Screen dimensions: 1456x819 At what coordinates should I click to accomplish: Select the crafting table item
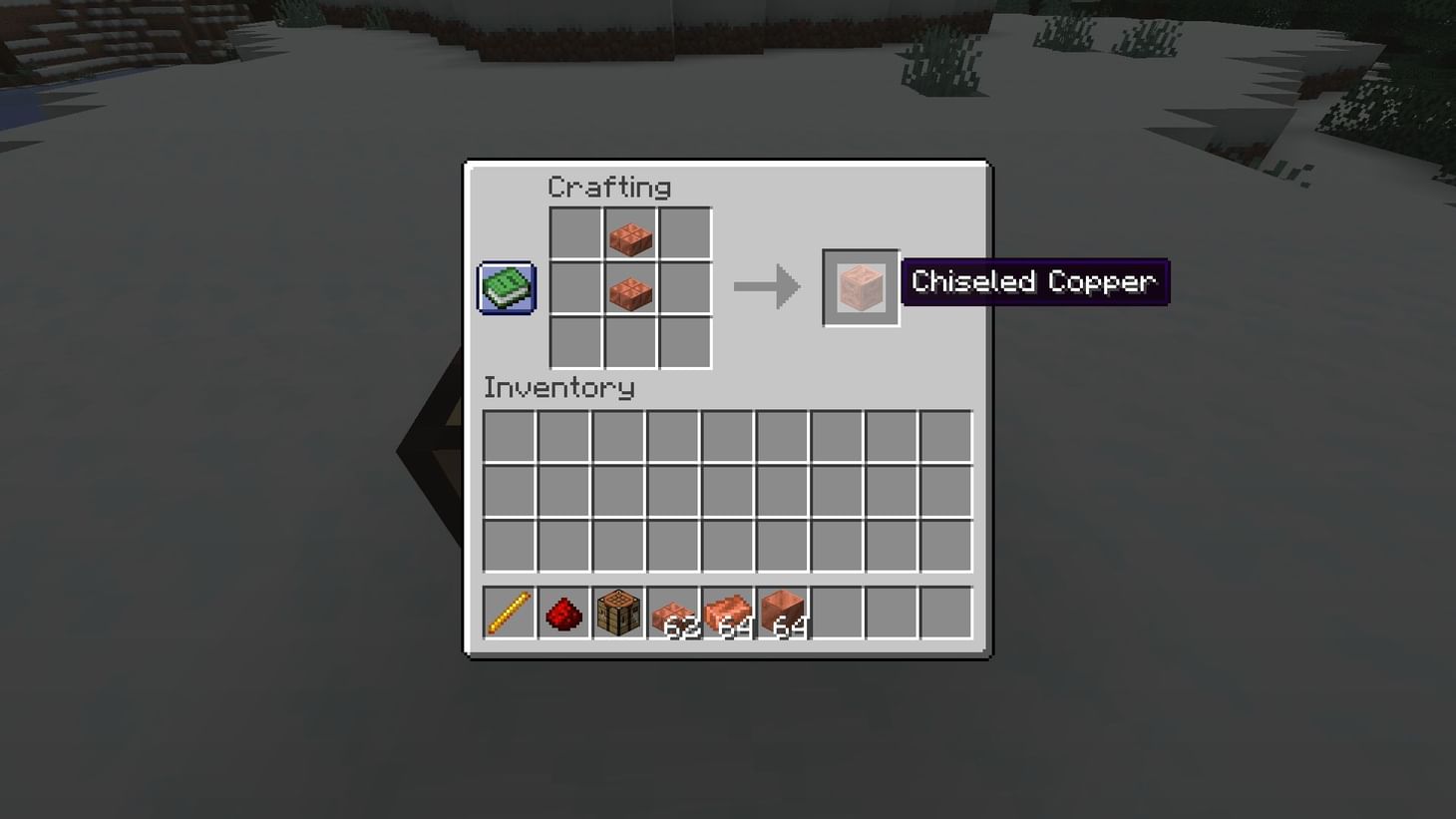pos(617,612)
